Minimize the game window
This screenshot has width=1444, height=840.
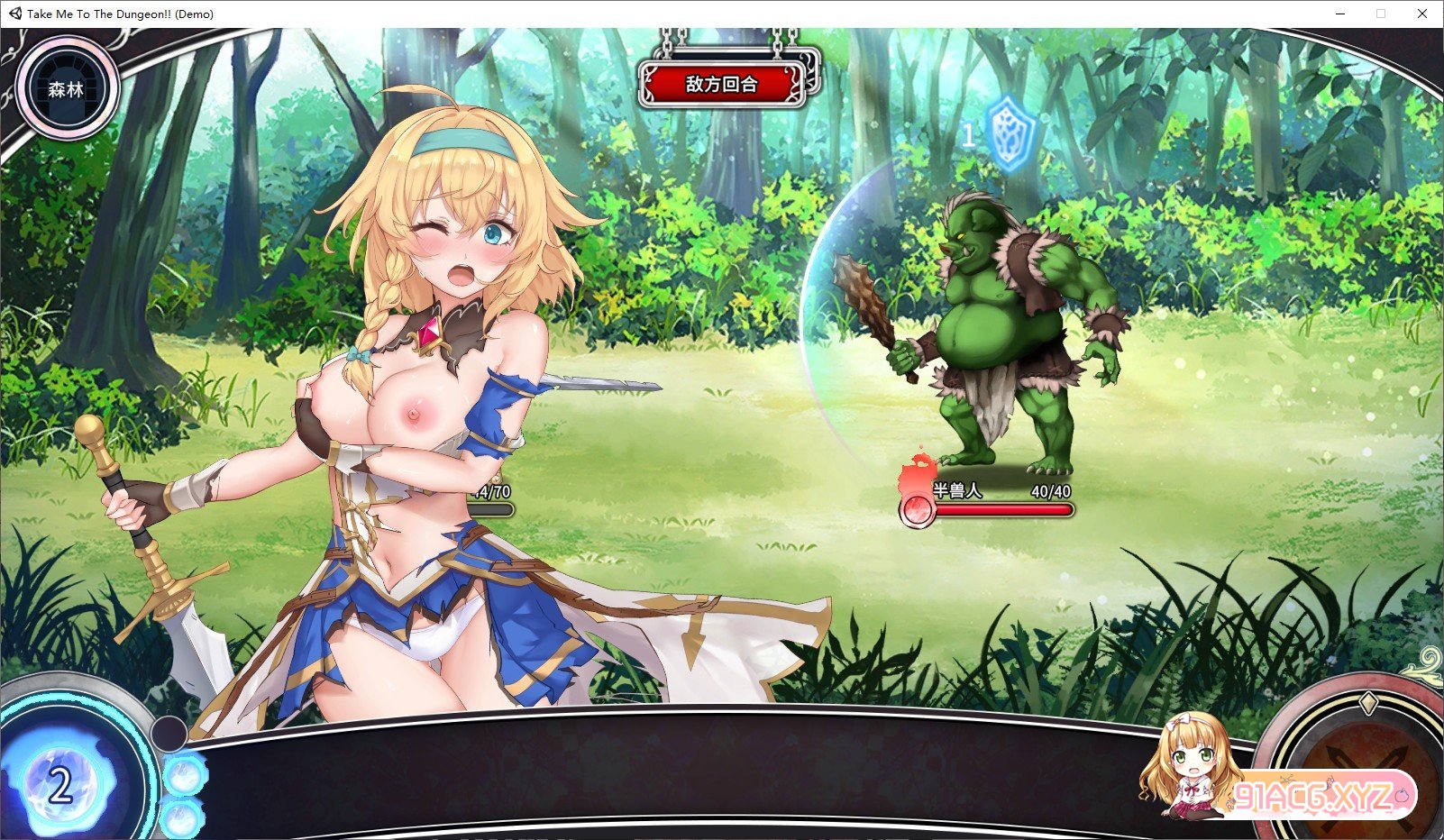point(1340,14)
